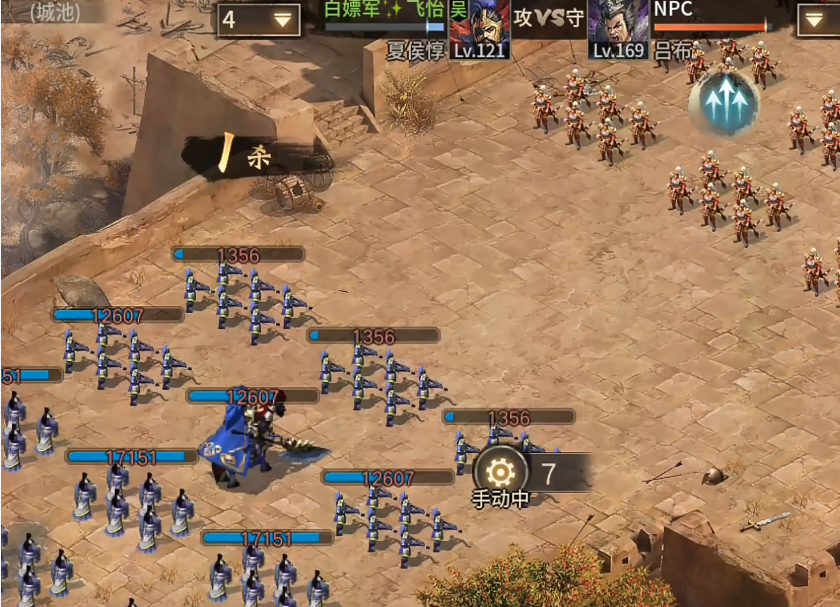
Task: Toggle the 手动中 manual mode gear button
Action: pos(500,470)
